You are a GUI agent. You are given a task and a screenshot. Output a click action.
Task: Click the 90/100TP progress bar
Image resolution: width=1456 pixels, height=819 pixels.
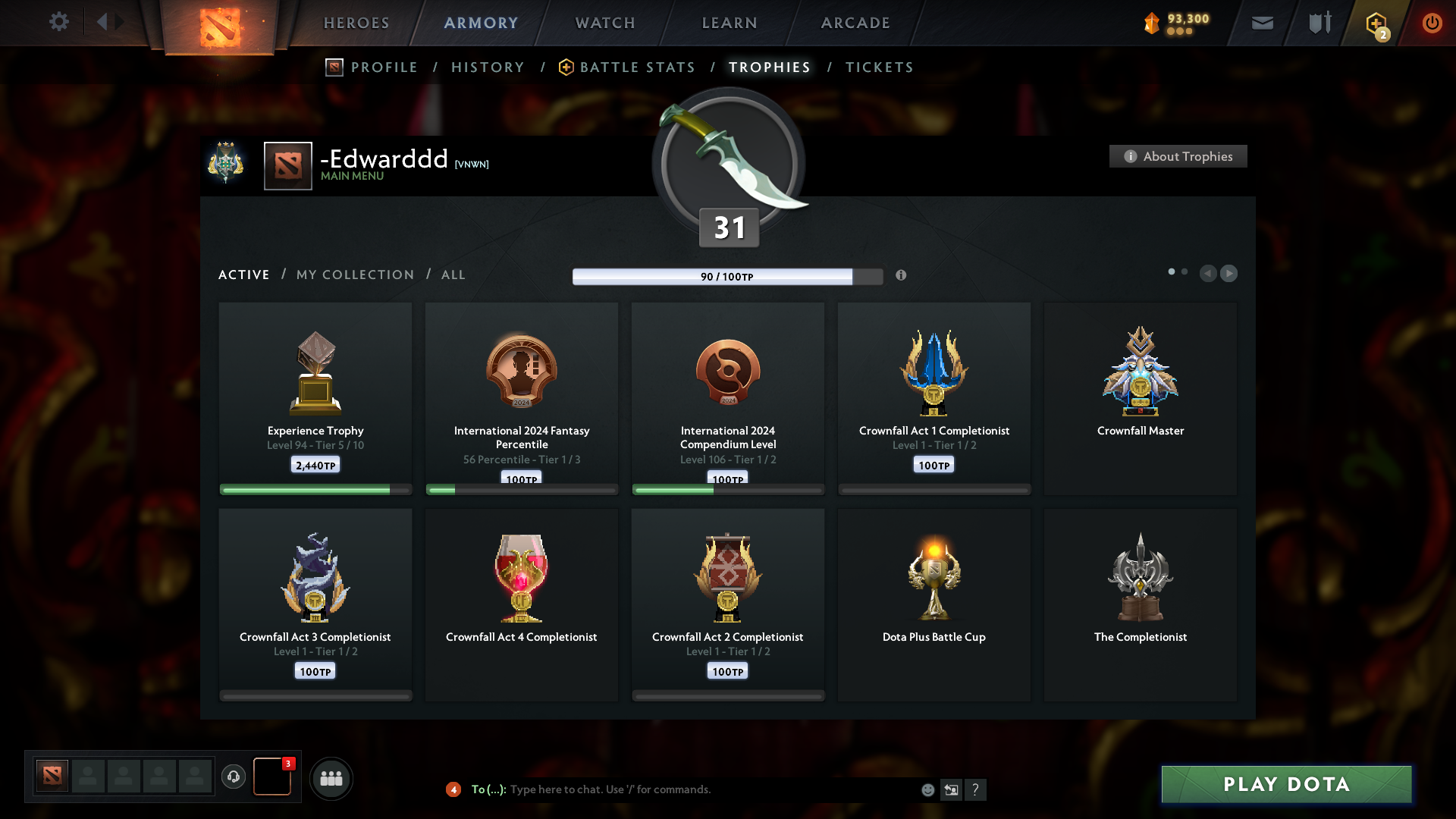[728, 276]
